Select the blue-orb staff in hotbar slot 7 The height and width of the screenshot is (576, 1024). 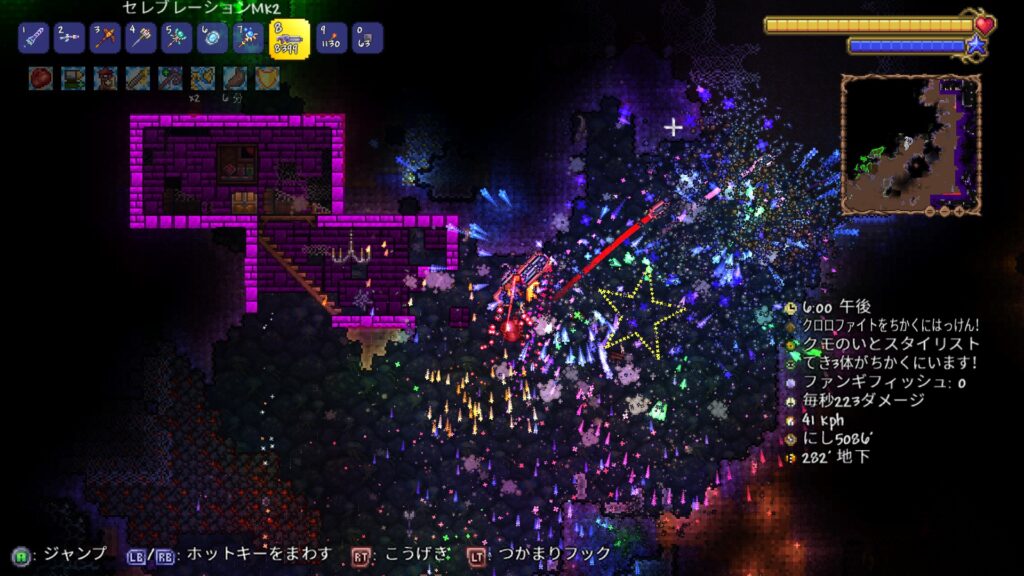tap(249, 39)
